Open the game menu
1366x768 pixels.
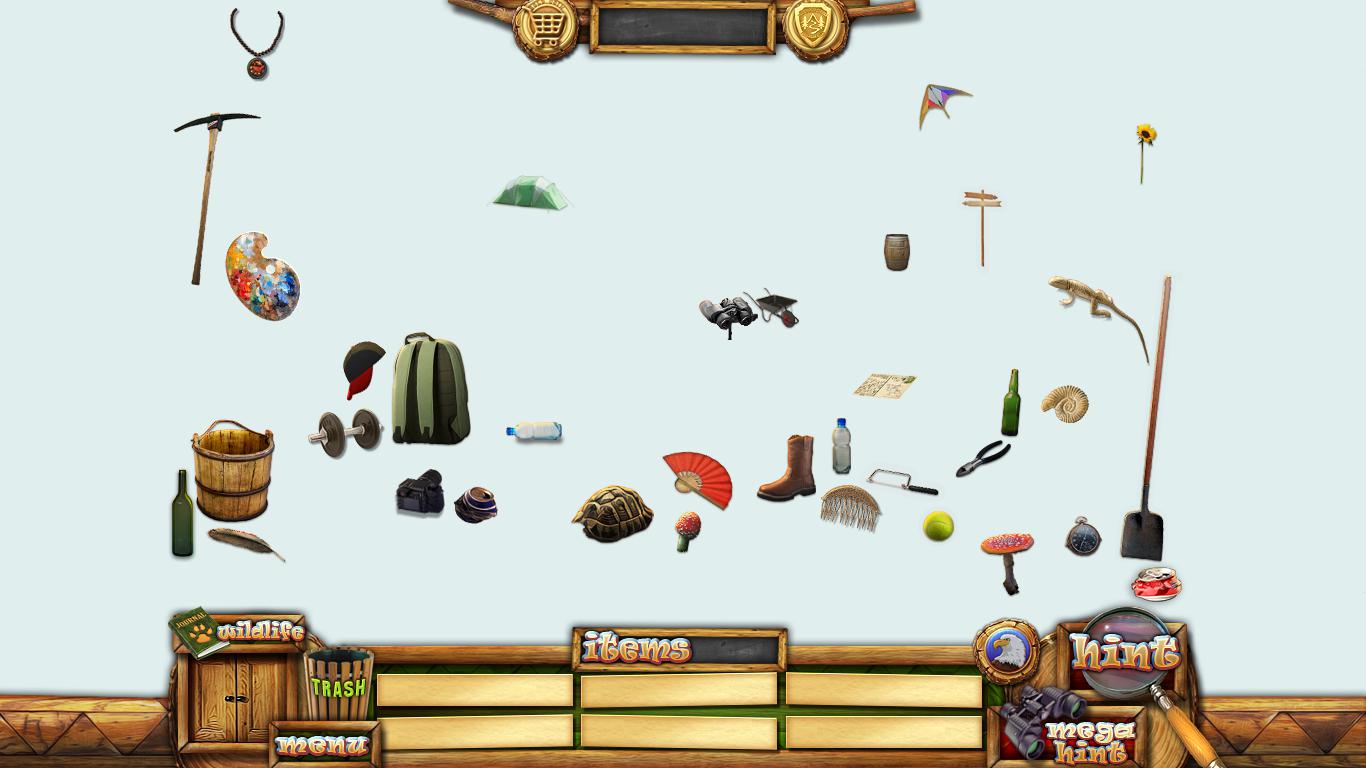click(323, 745)
